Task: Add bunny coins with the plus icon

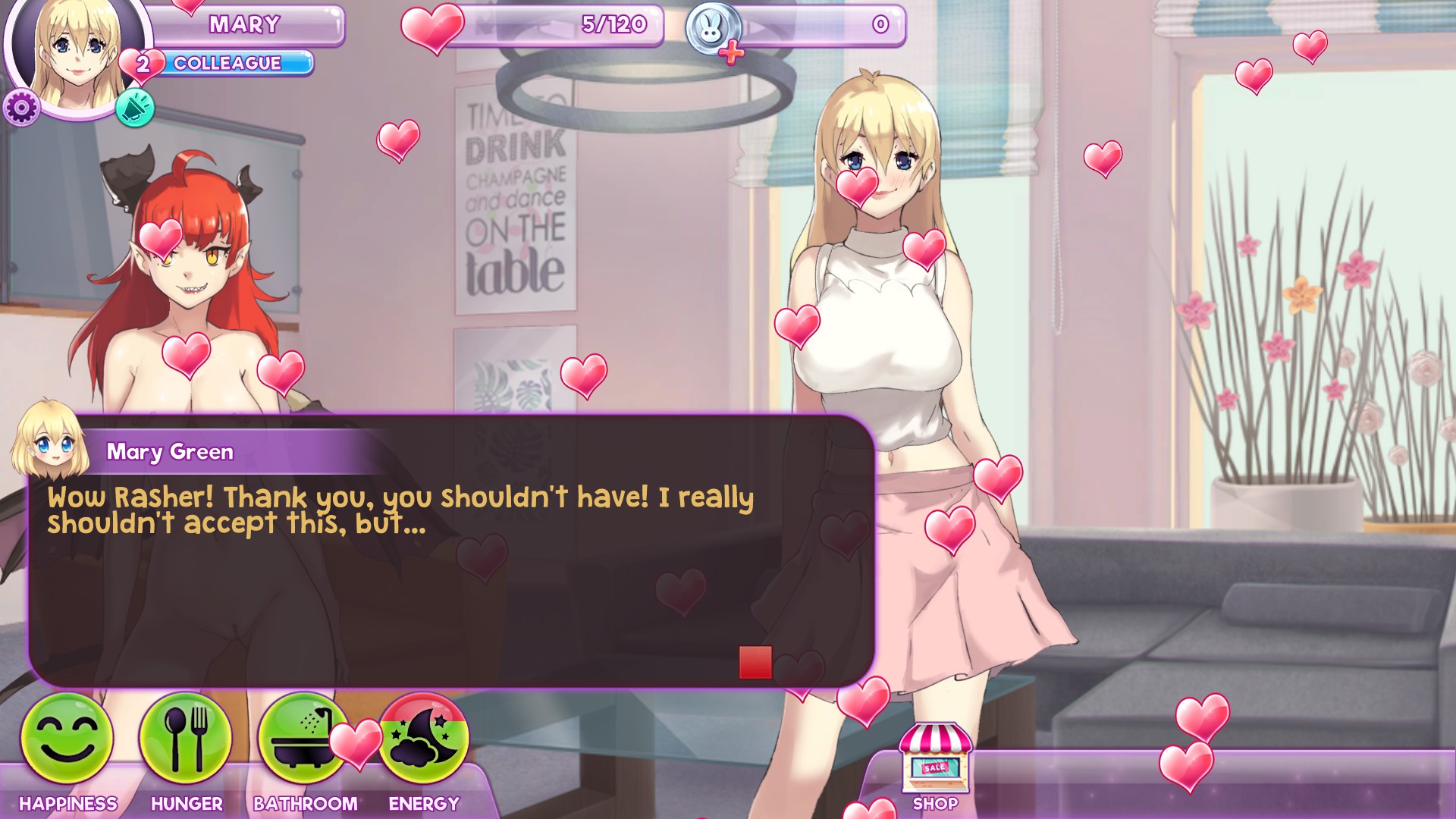Action: [x=731, y=53]
